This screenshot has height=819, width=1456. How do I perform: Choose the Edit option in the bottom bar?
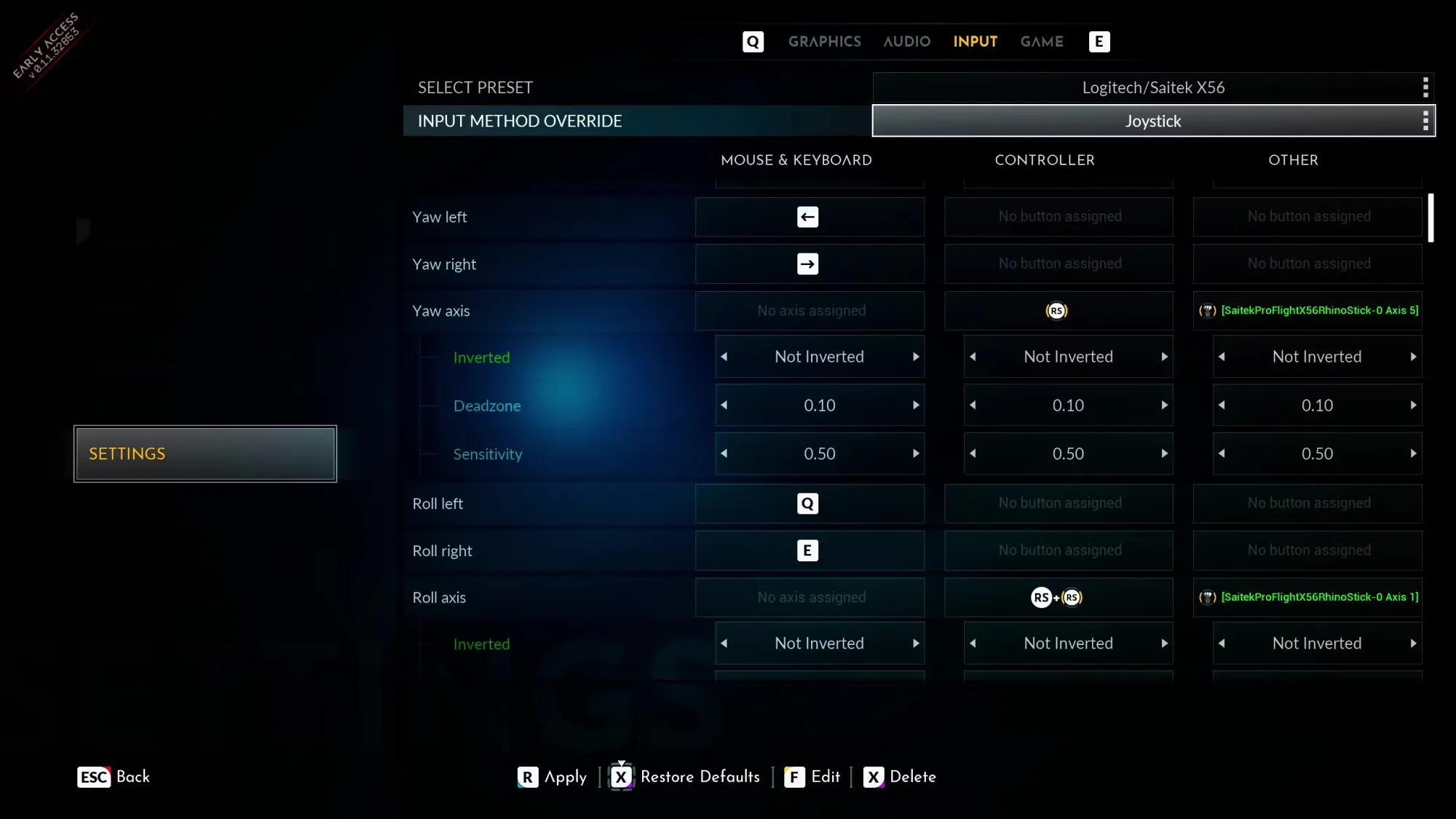pos(812,777)
